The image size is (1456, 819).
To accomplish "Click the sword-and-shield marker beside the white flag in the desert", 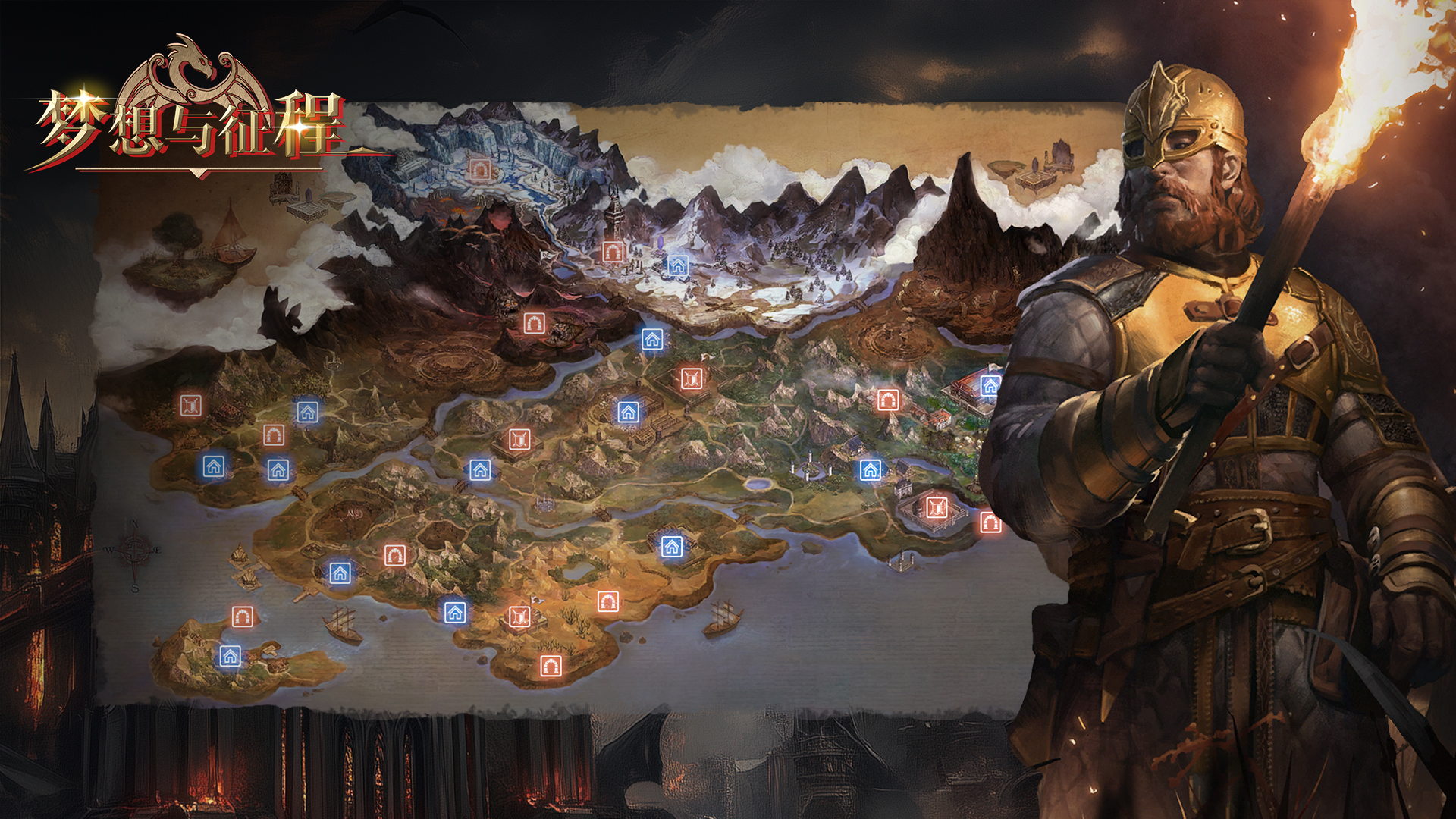I will (519, 616).
